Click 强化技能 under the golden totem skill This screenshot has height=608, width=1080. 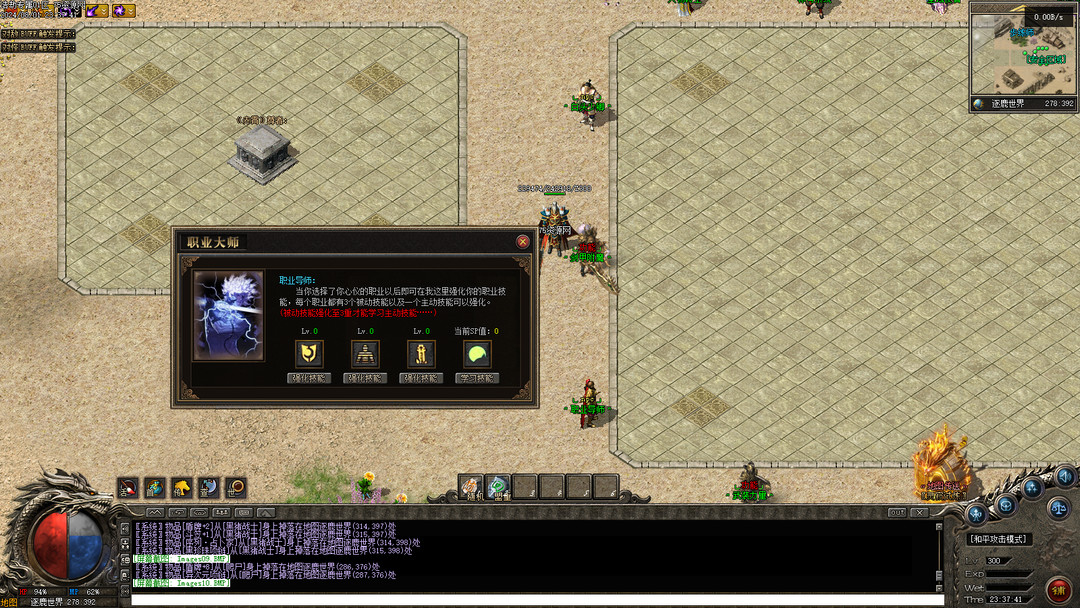[421, 379]
